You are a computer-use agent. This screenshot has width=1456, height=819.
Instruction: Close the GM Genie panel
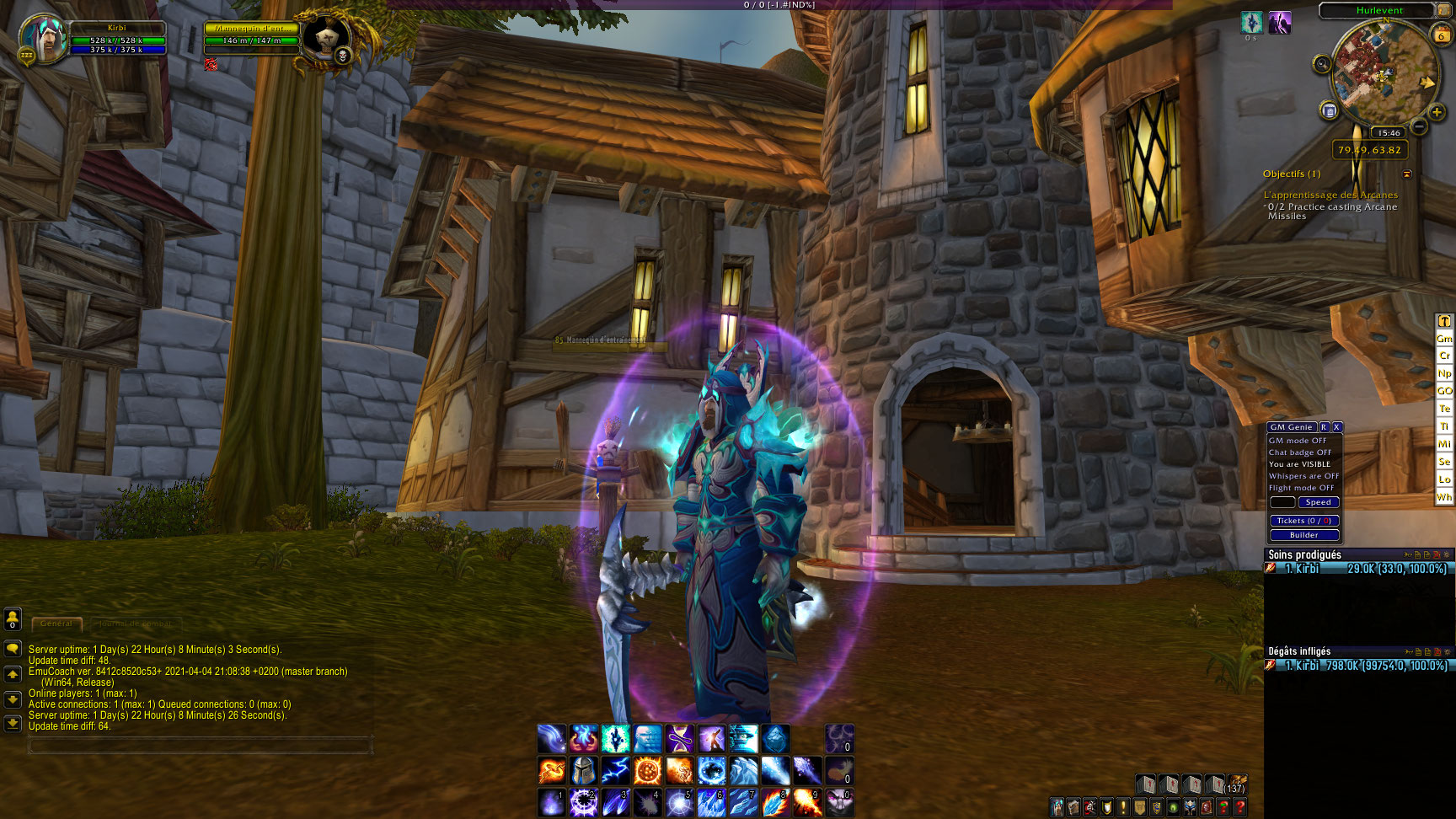[1336, 427]
